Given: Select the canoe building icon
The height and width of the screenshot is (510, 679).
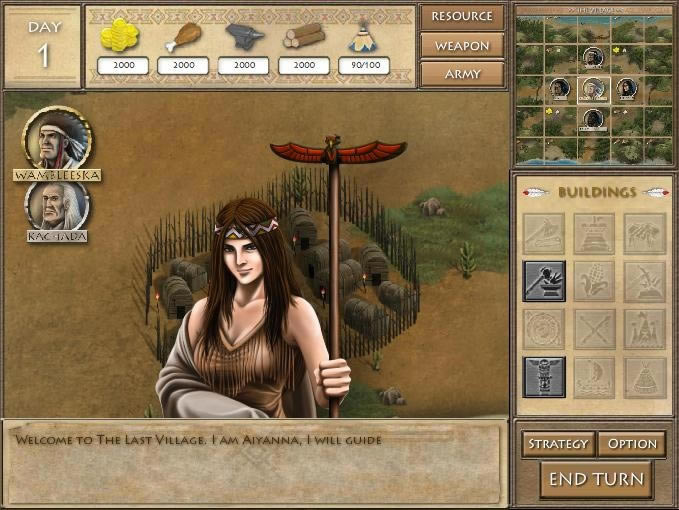Looking at the screenshot, I should 594,377.
